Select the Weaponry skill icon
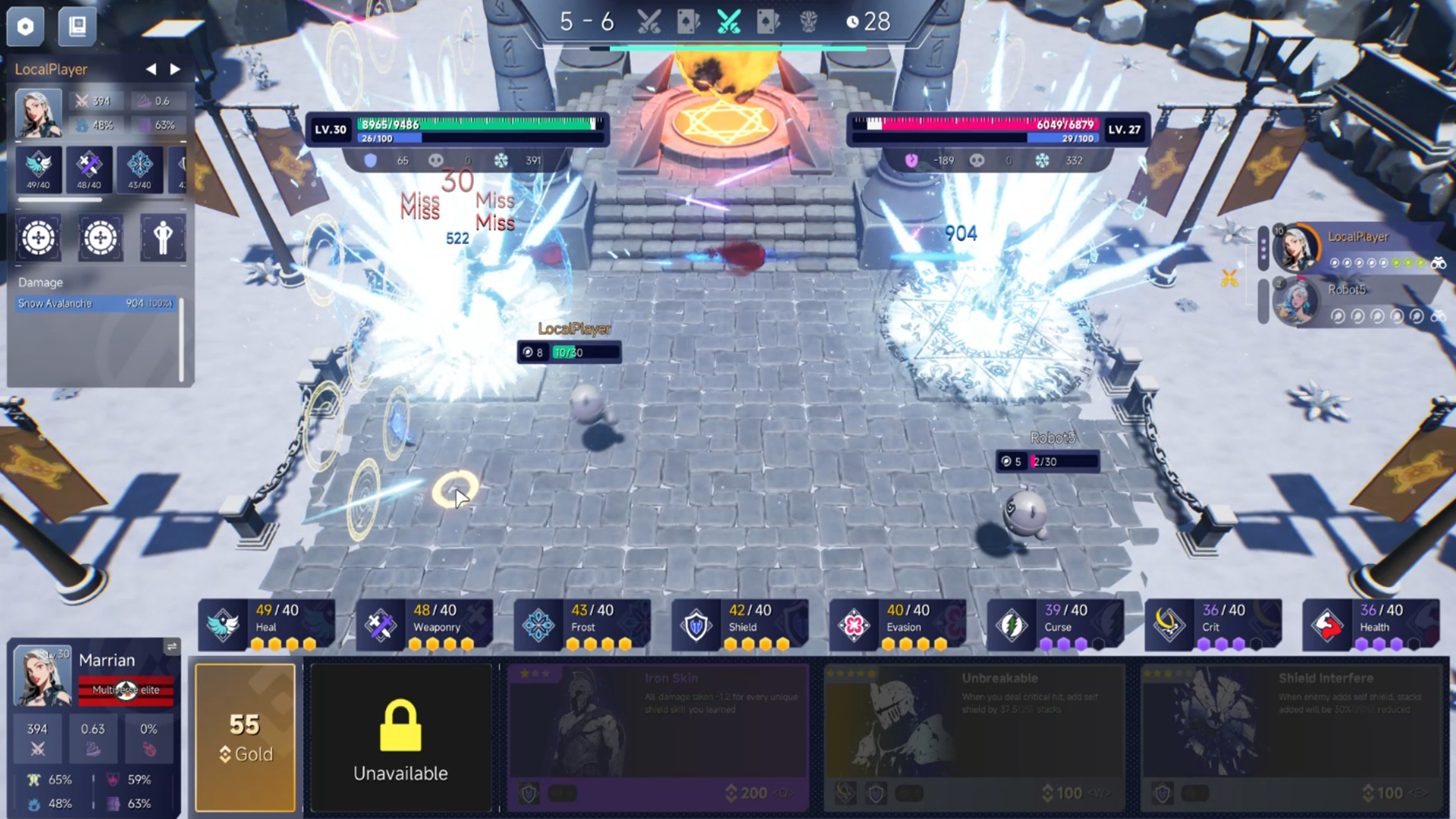 click(x=381, y=625)
